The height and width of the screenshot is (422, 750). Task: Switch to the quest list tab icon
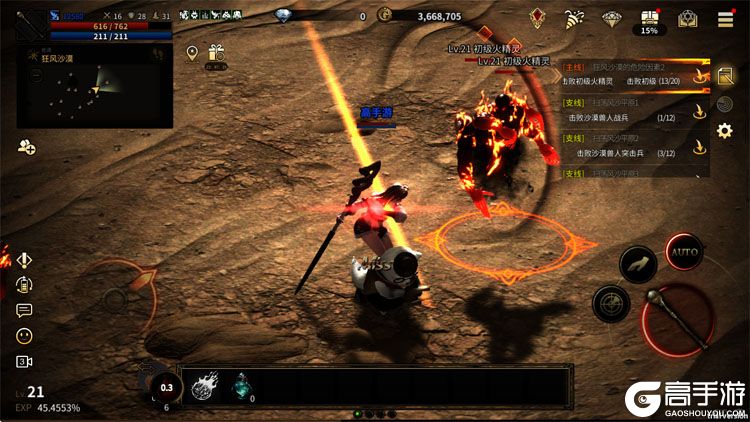point(726,76)
